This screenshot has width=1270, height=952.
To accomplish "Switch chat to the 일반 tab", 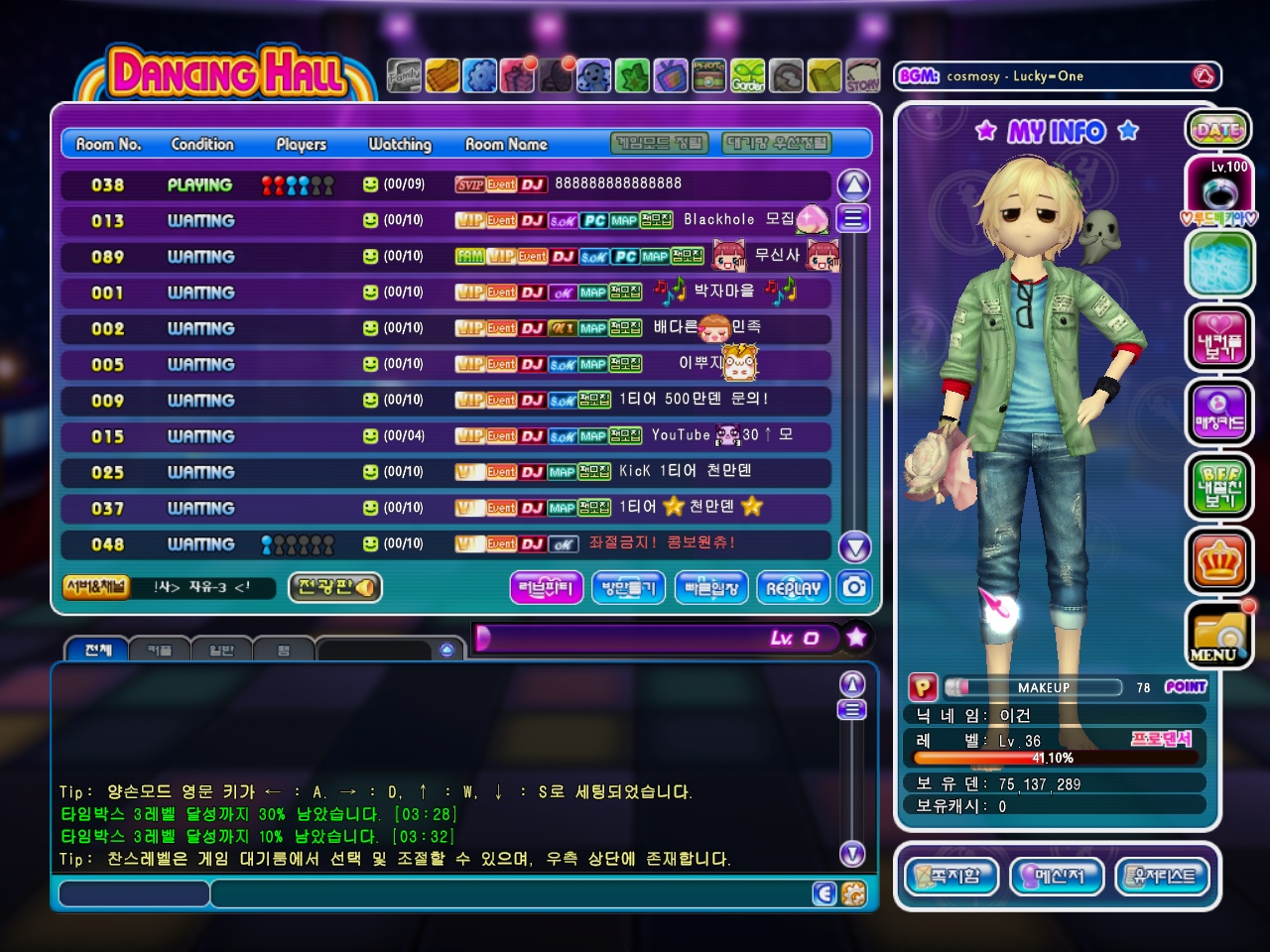I will 221,651.
